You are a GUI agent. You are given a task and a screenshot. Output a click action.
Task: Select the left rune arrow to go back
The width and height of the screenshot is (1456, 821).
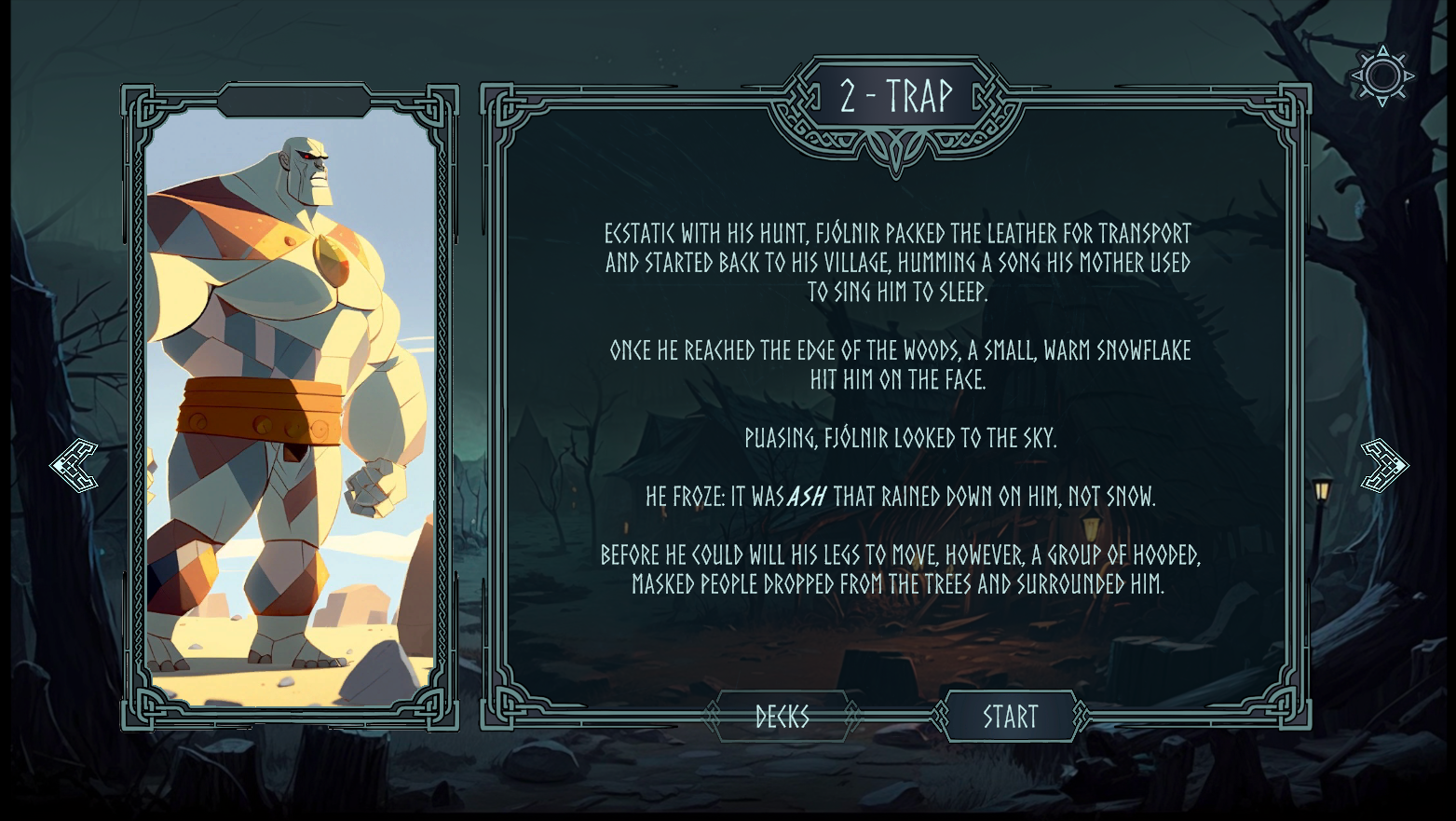click(x=75, y=464)
